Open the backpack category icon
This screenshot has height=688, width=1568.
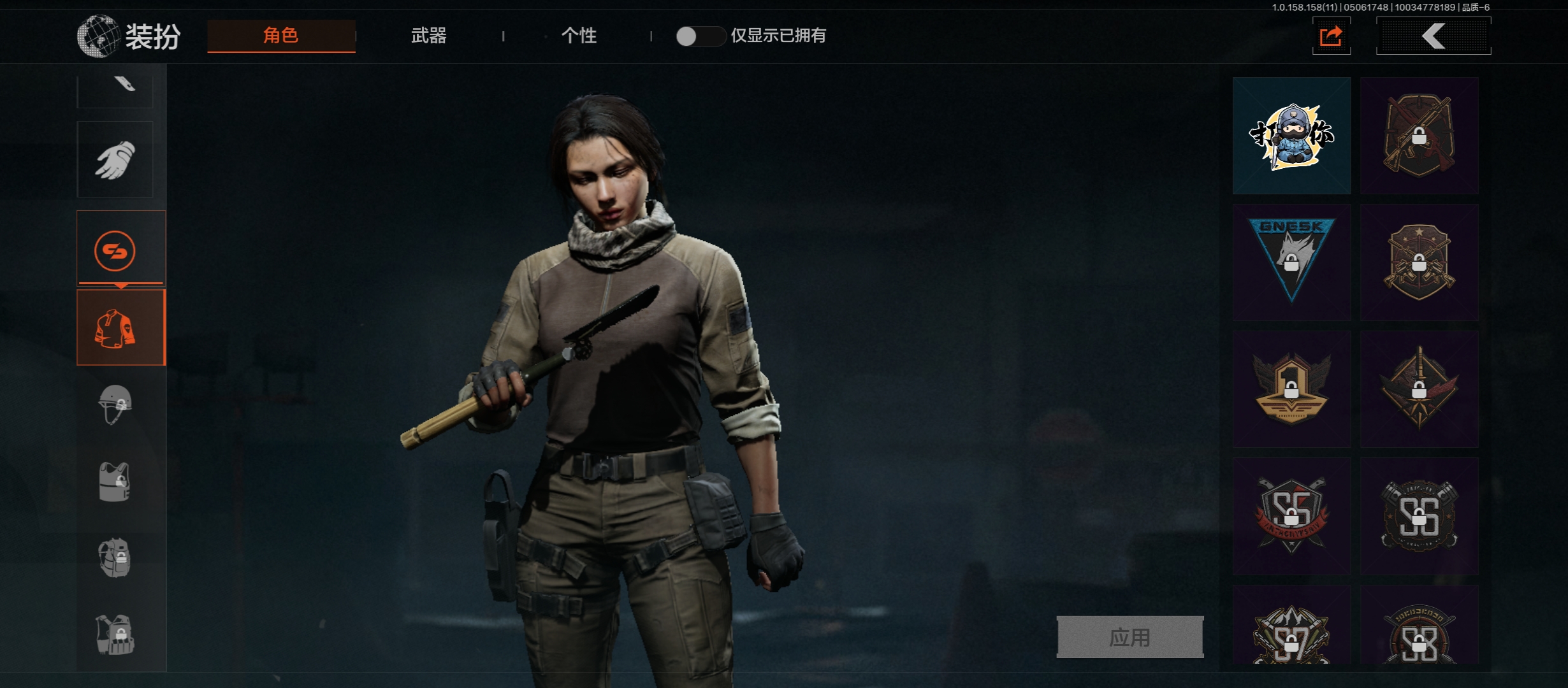(115, 558)
